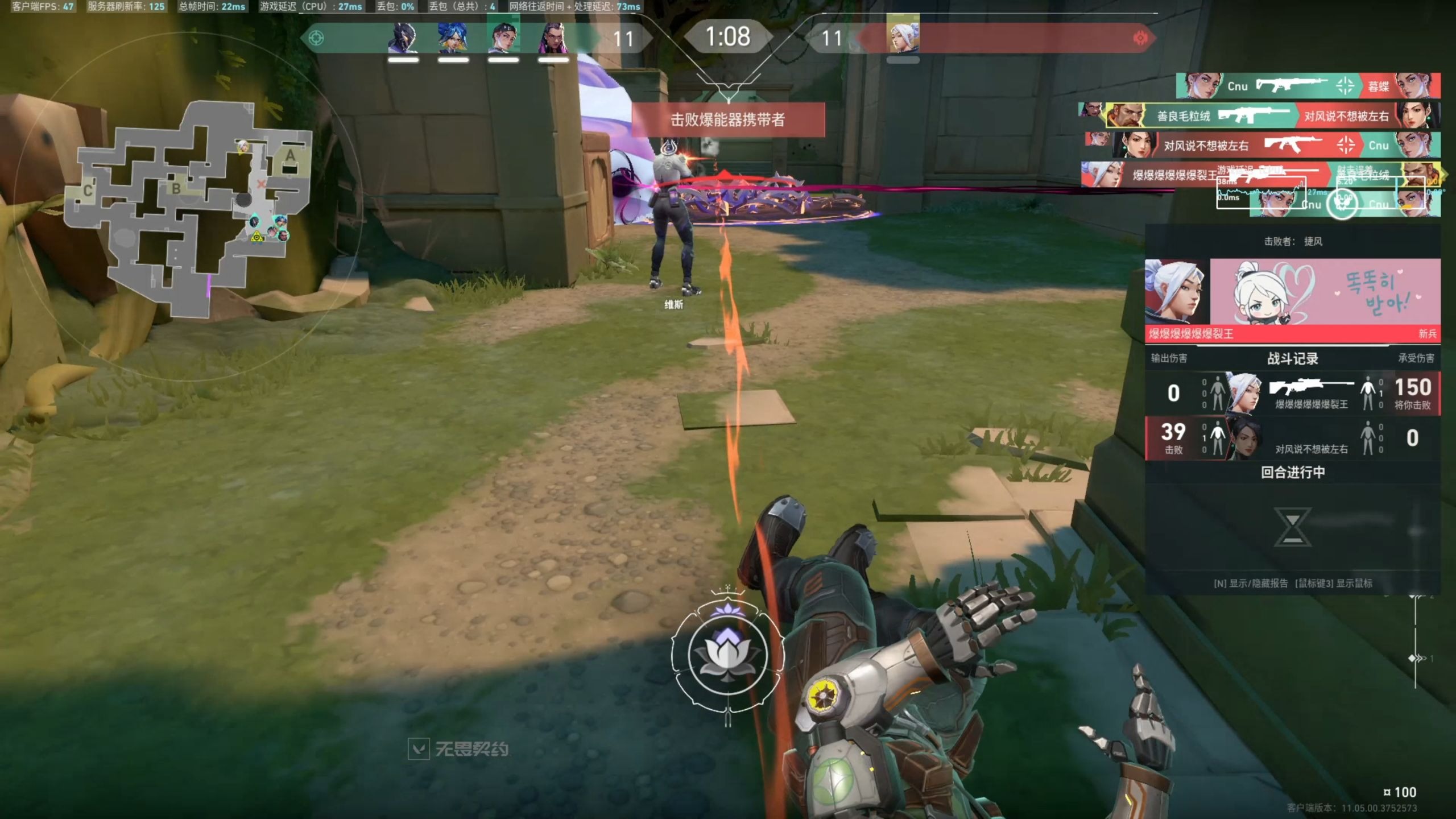Image resolution: width=1456 pixels, height=819 pixels.
Task: Choose the Reyna portrait on the green team
Action: click(x=553, y=39)
